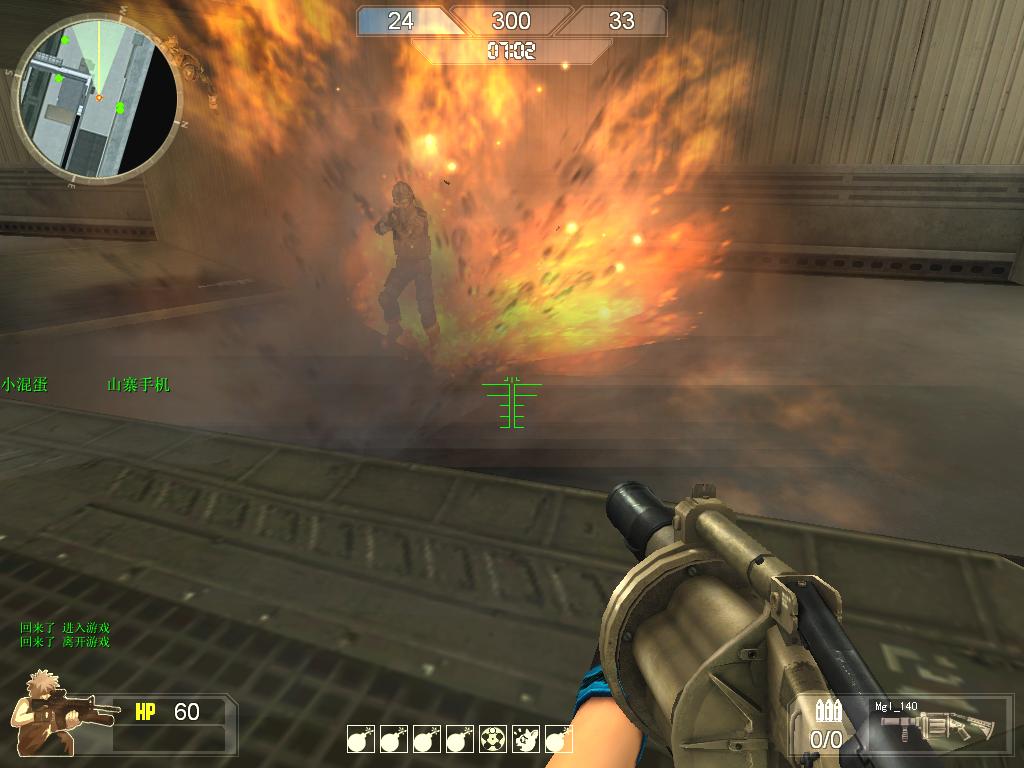Click the character portrait with rifle
The height and width of the screenshot is (768, 1024).
(x=50, y=712)
